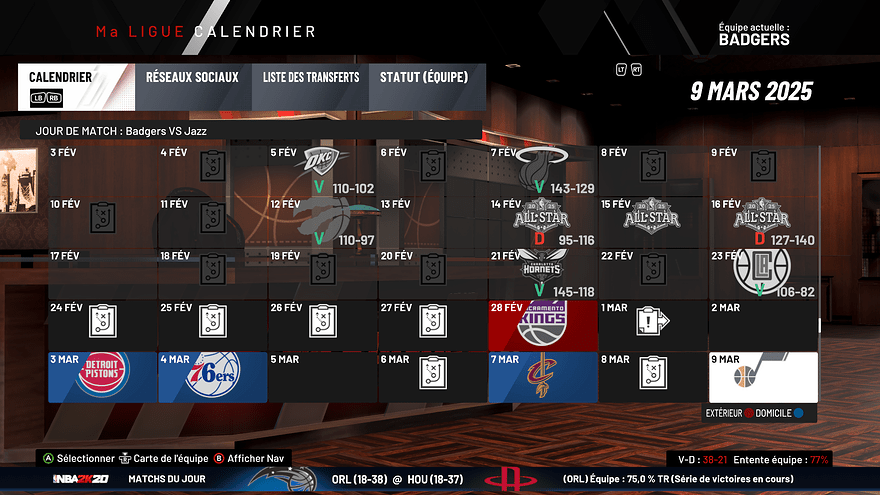Choose the 3 Mar Detroit Pistons game
The height and width of the screenshot is (495, 880).
click(103, 377)
